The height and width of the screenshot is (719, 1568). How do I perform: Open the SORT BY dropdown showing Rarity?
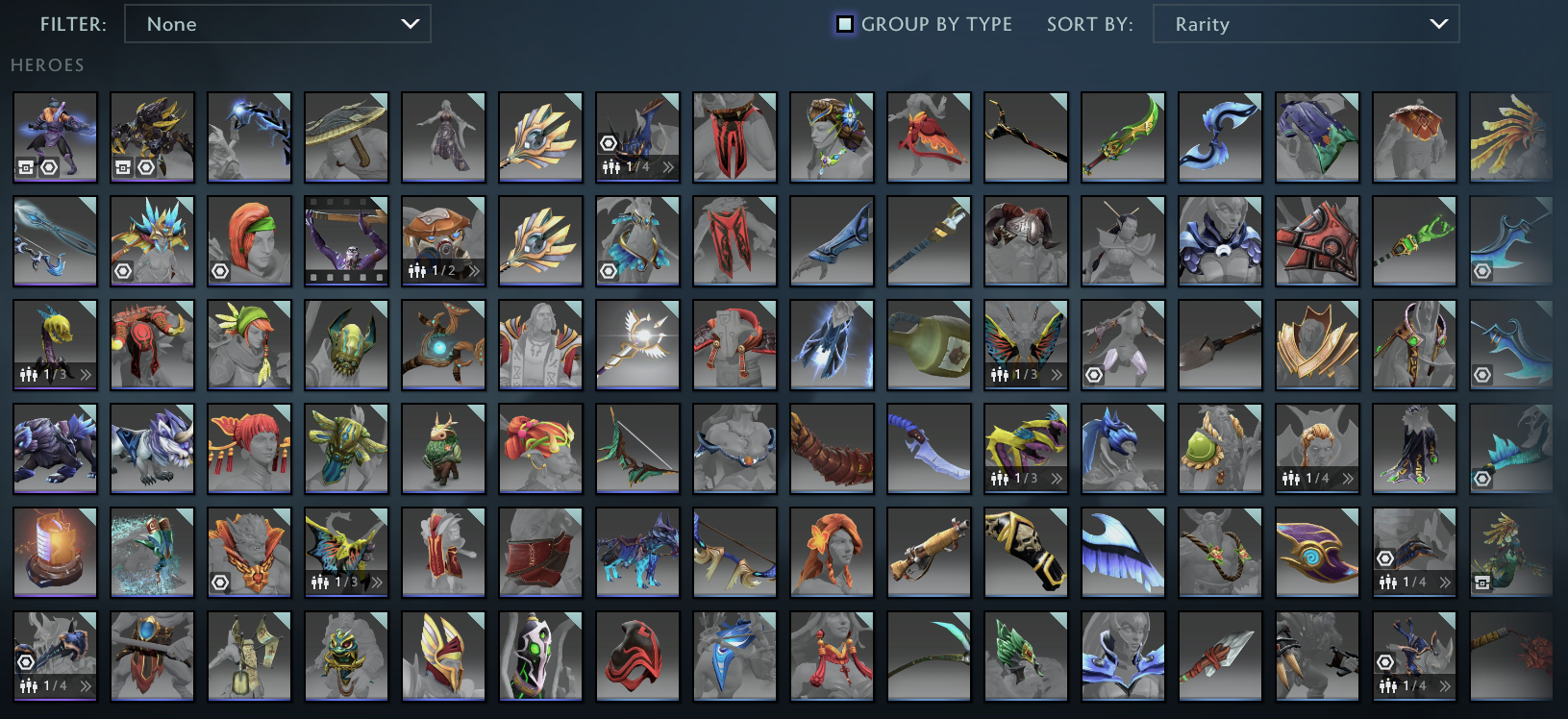(1305, 24)
